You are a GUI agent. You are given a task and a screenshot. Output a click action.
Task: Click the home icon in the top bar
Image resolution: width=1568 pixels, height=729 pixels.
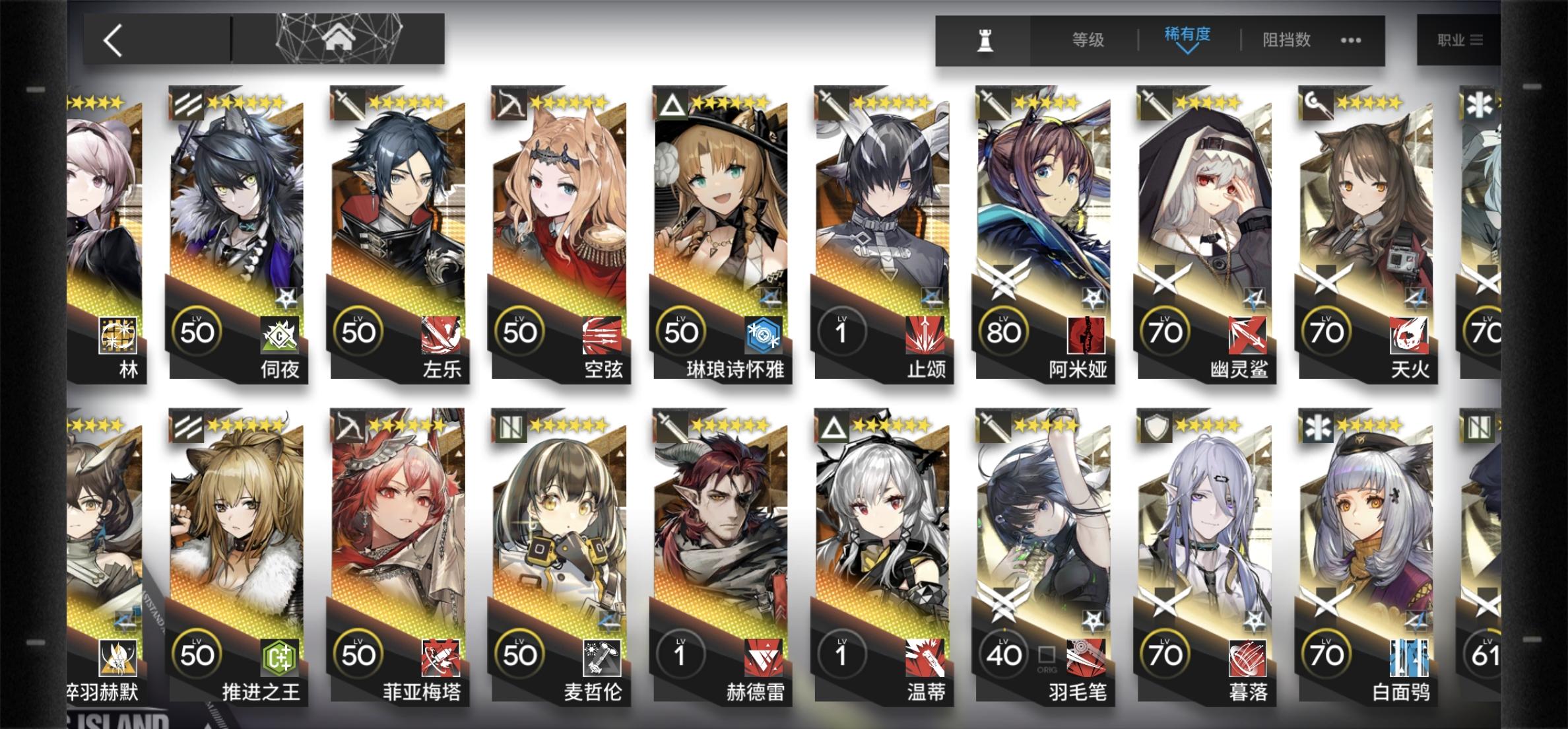(339, 38)
